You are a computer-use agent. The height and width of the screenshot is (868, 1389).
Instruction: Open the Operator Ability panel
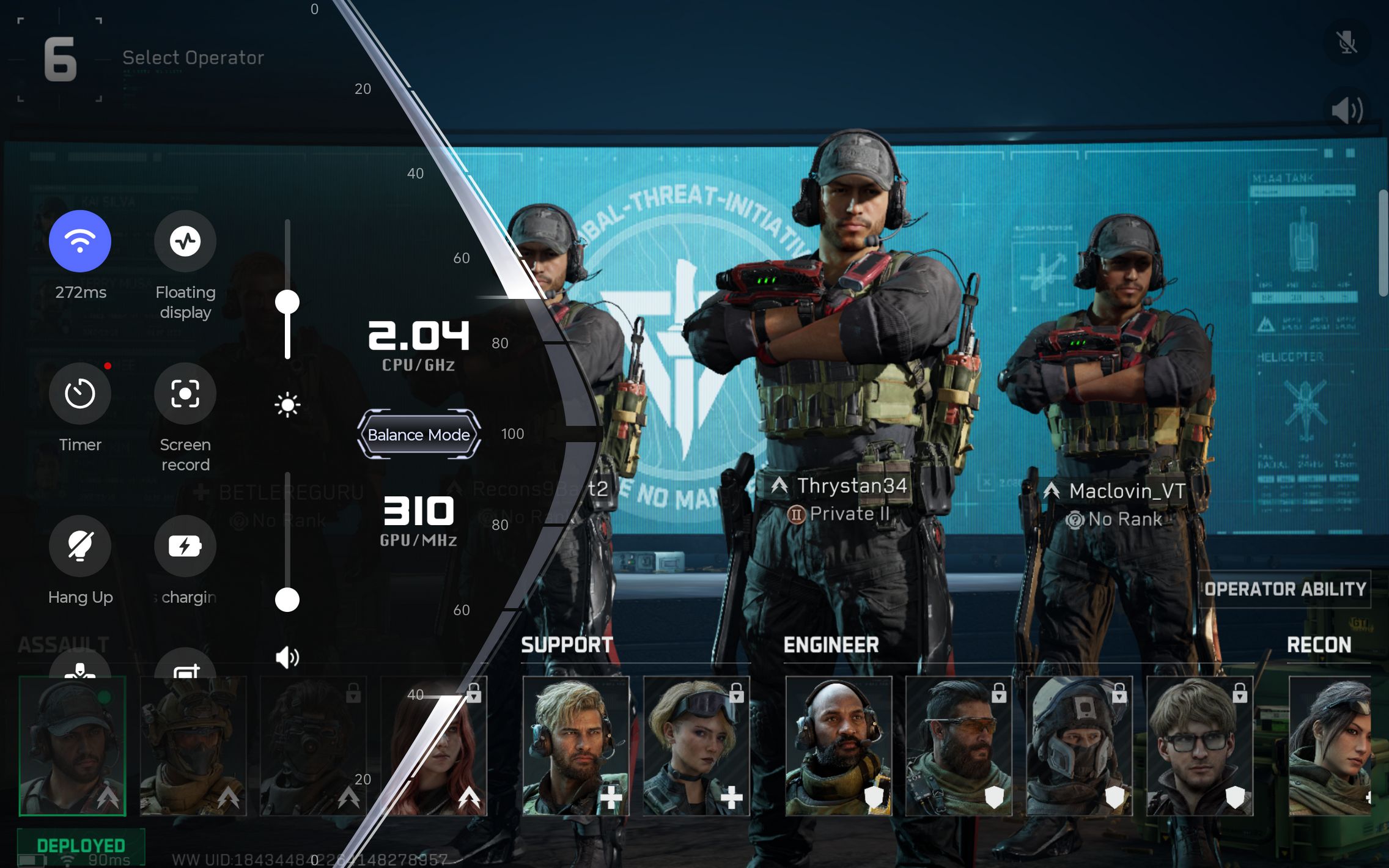(1284, 589)
